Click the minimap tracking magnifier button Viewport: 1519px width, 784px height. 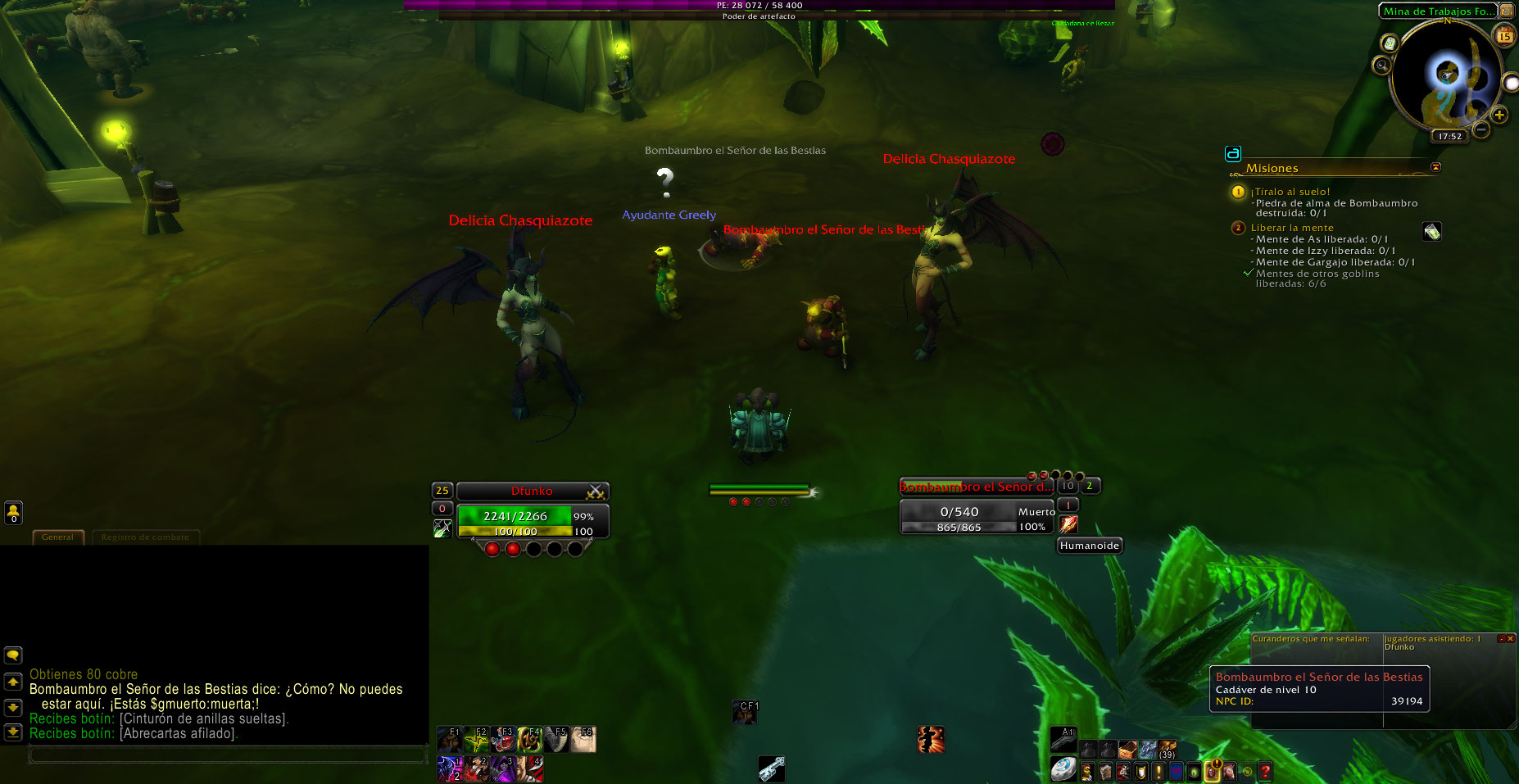pyautogui.click(x=1382, y=65)
